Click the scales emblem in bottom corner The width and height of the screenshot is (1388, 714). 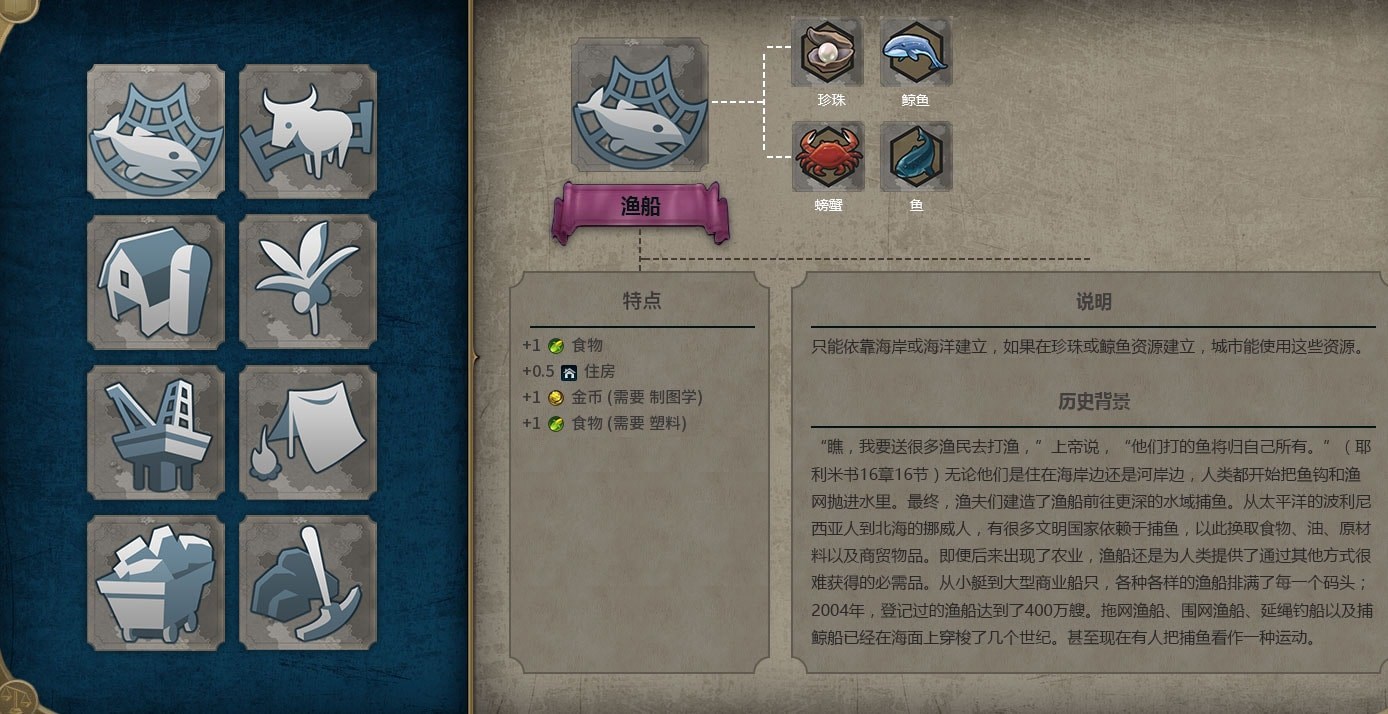12,696
